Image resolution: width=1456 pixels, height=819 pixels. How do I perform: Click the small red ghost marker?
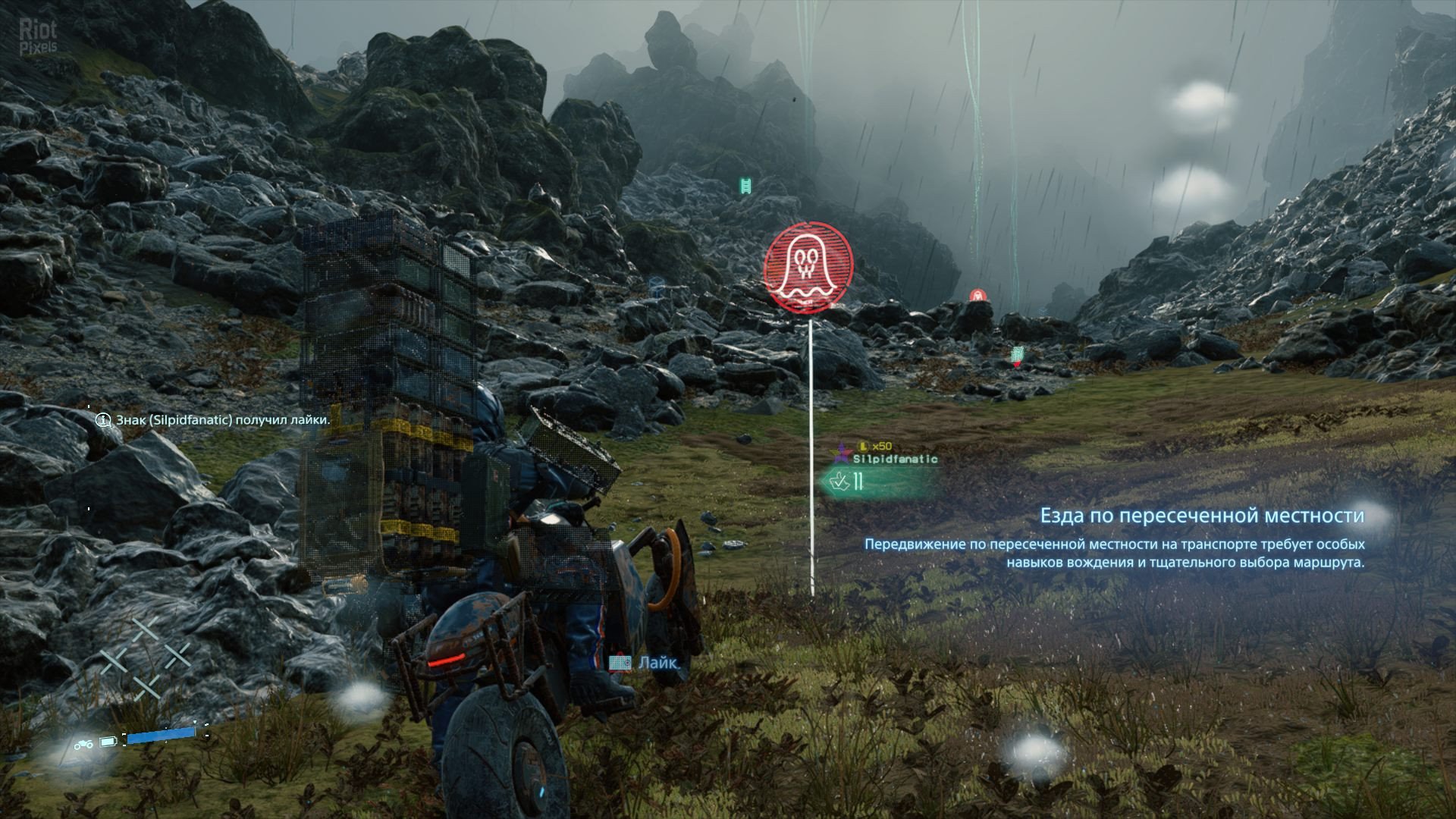pyautogui.click(x=977, y=296)
